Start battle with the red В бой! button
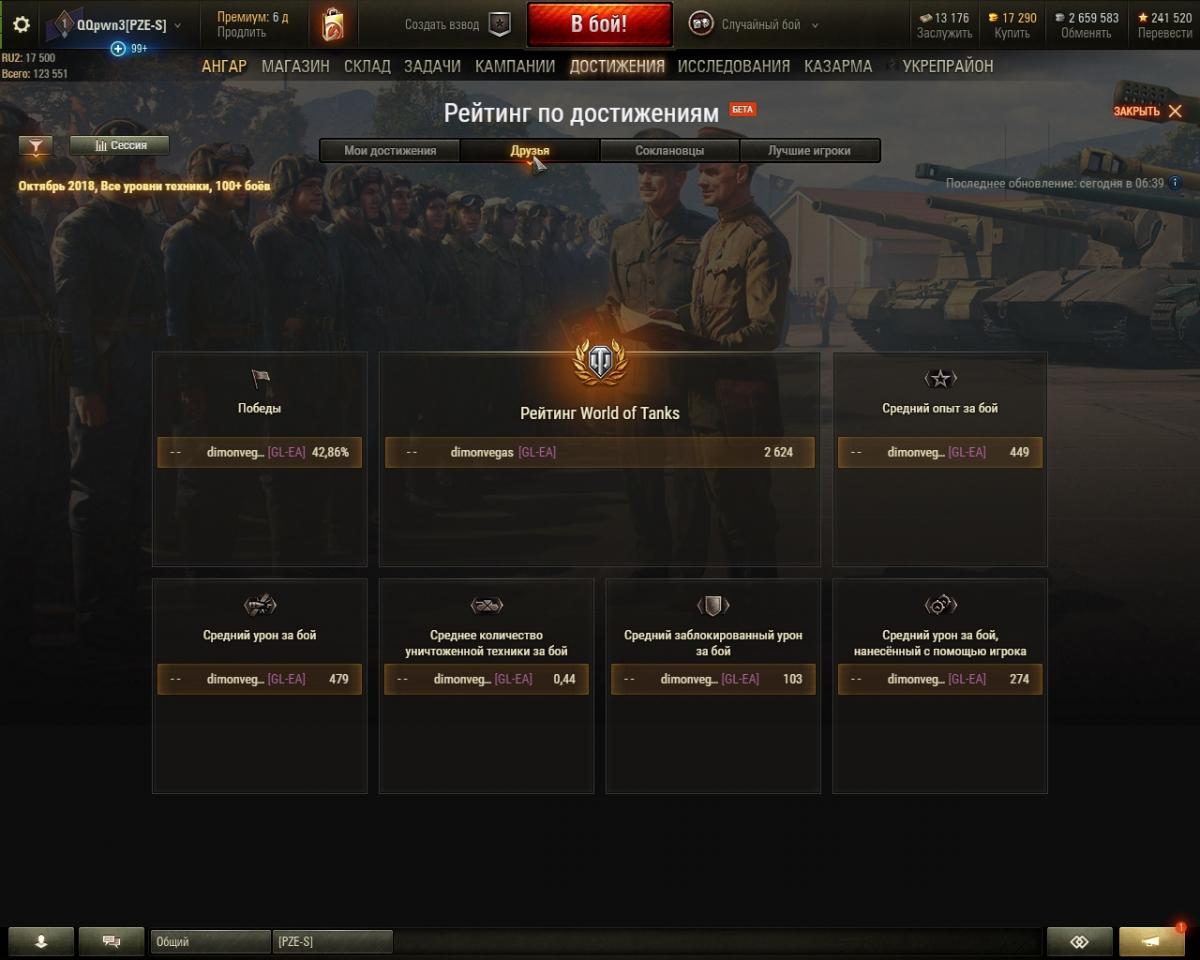Image resolution: width=1200 pixels, height=960 pixels. point(599,25)
